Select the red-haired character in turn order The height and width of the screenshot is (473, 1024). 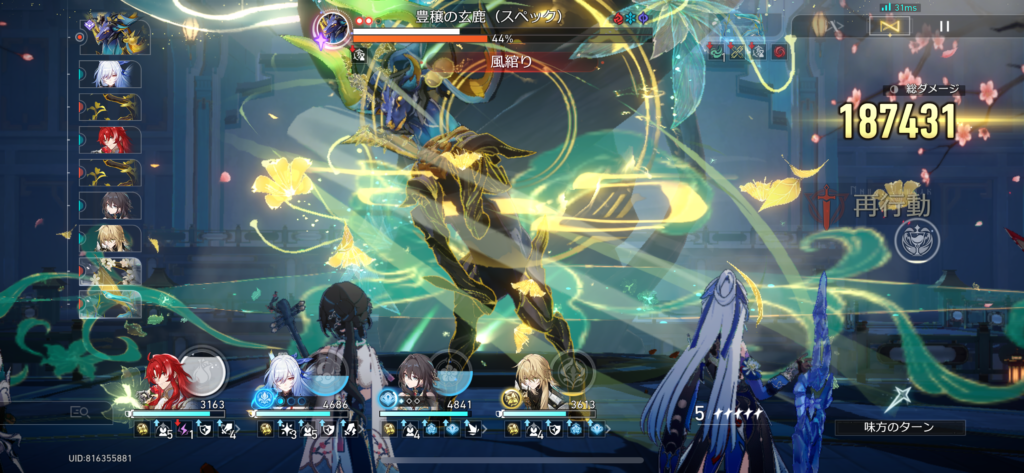pos(117,140)
